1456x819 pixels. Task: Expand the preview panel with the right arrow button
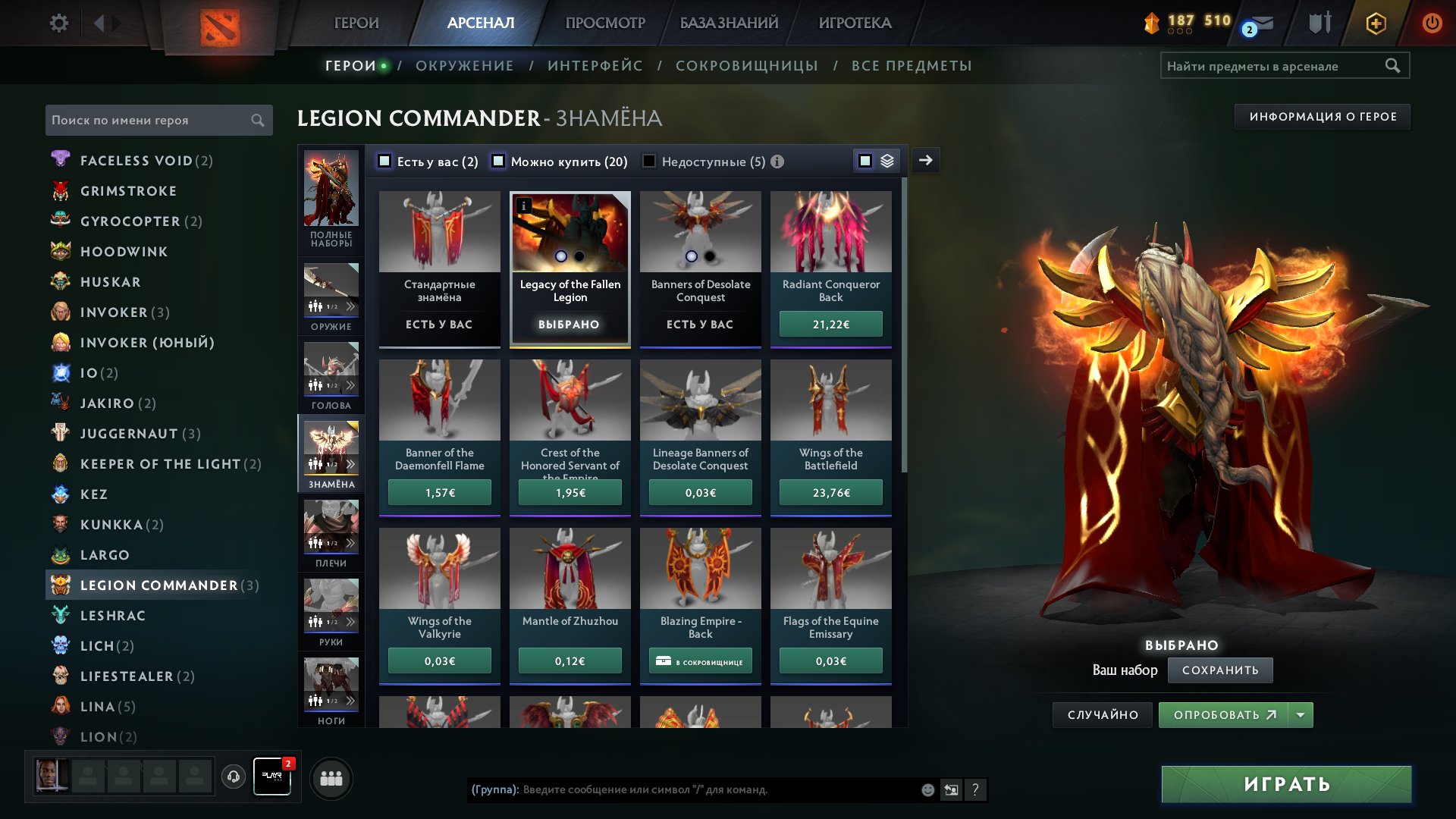tap(925, 160)
